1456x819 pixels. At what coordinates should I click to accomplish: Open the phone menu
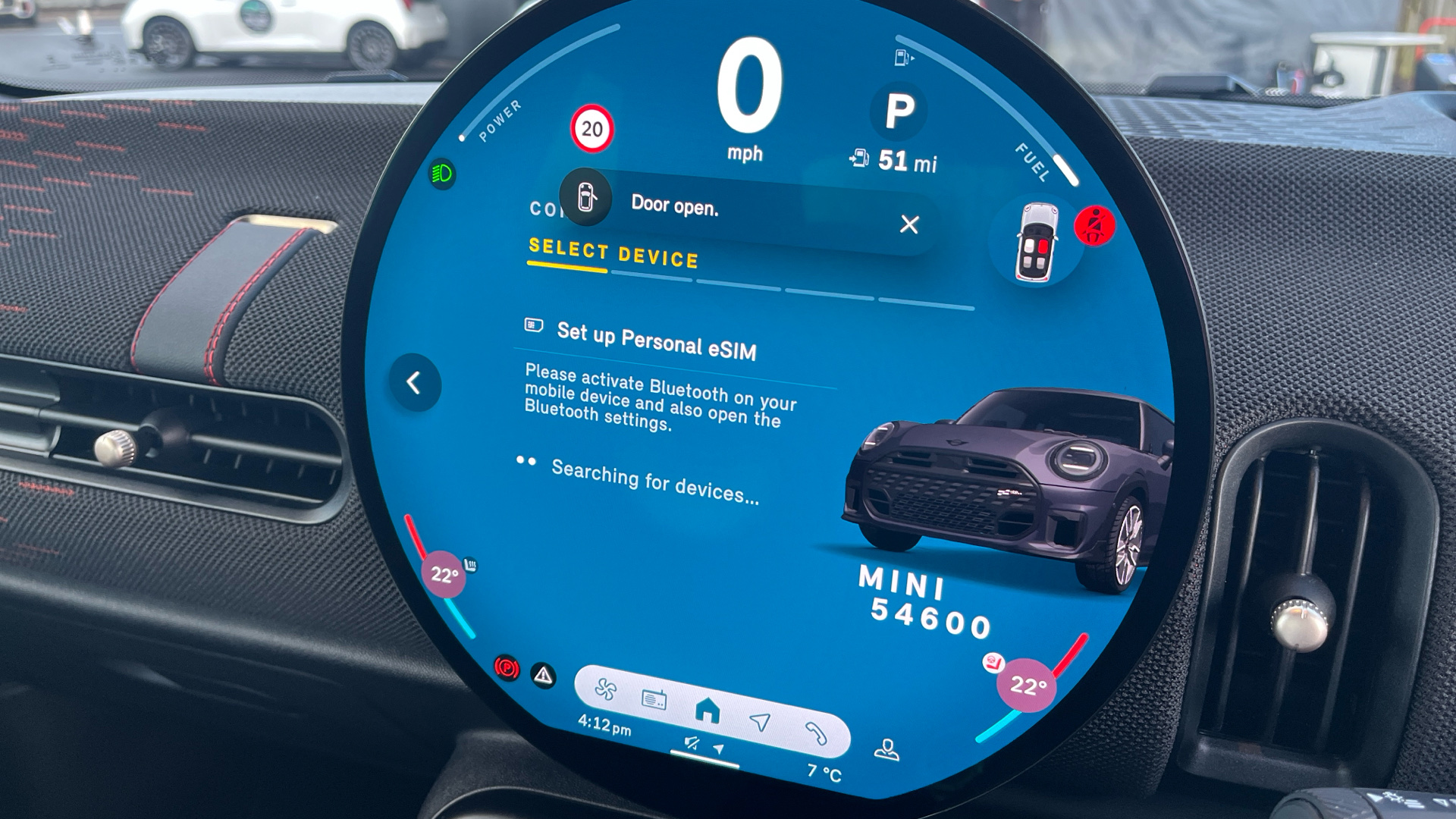pyautogui.click(x=816, y=733)
